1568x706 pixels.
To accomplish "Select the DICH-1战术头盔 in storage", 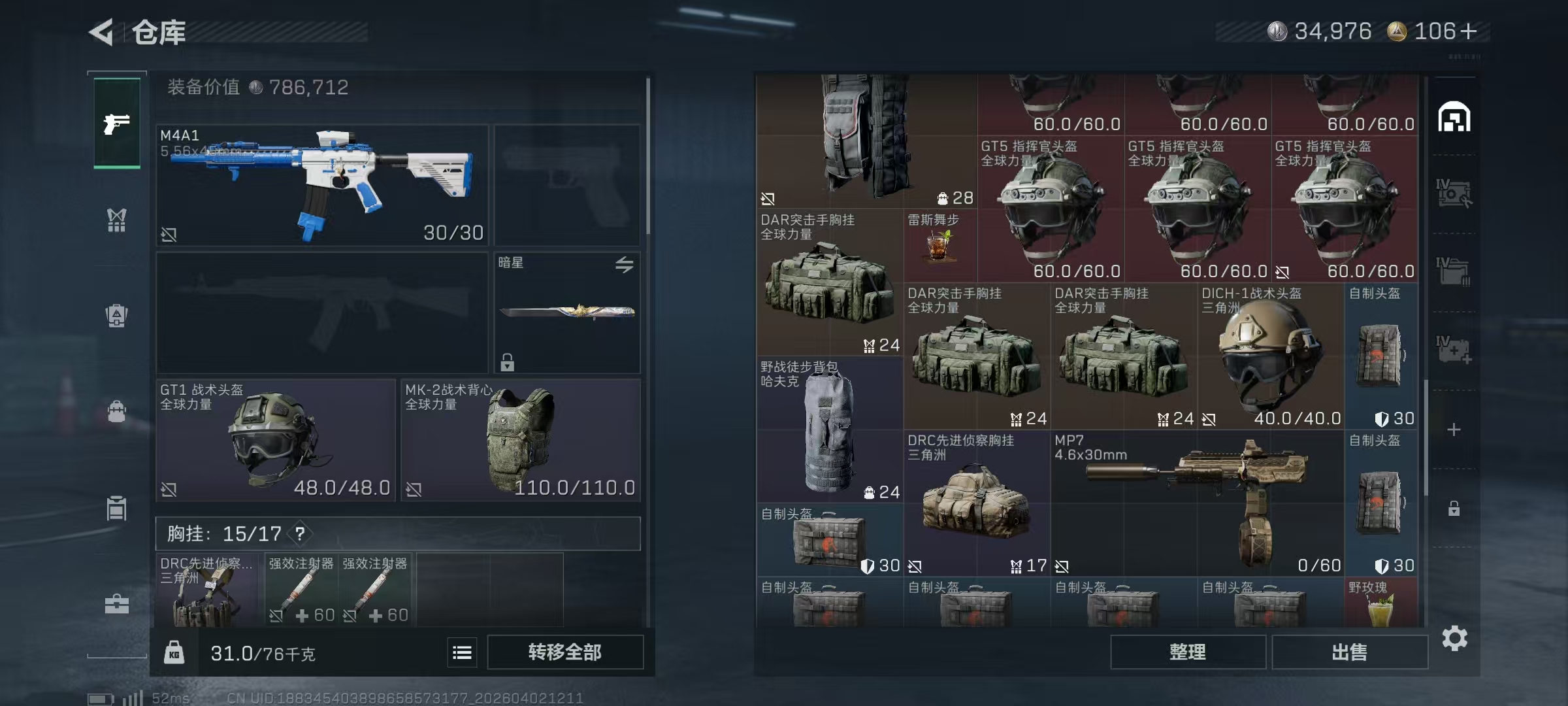I will point(1270,356).
